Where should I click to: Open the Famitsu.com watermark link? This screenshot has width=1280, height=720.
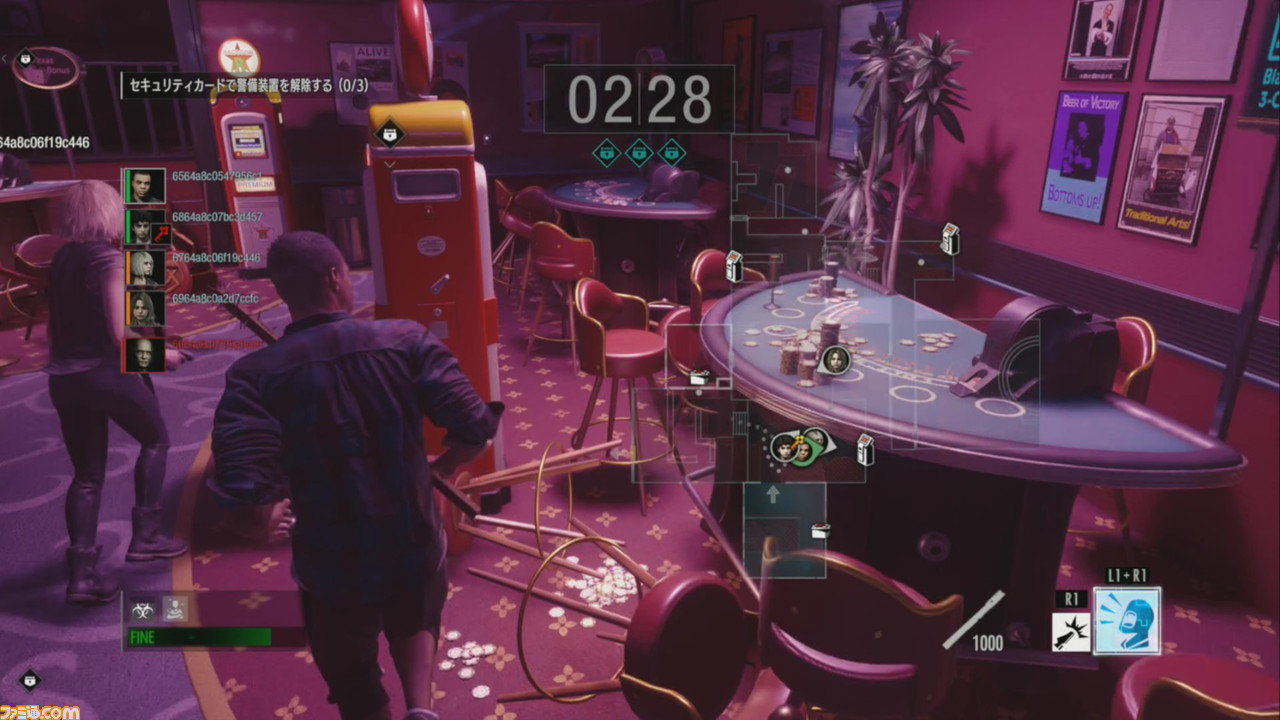[x=40, y=710]
